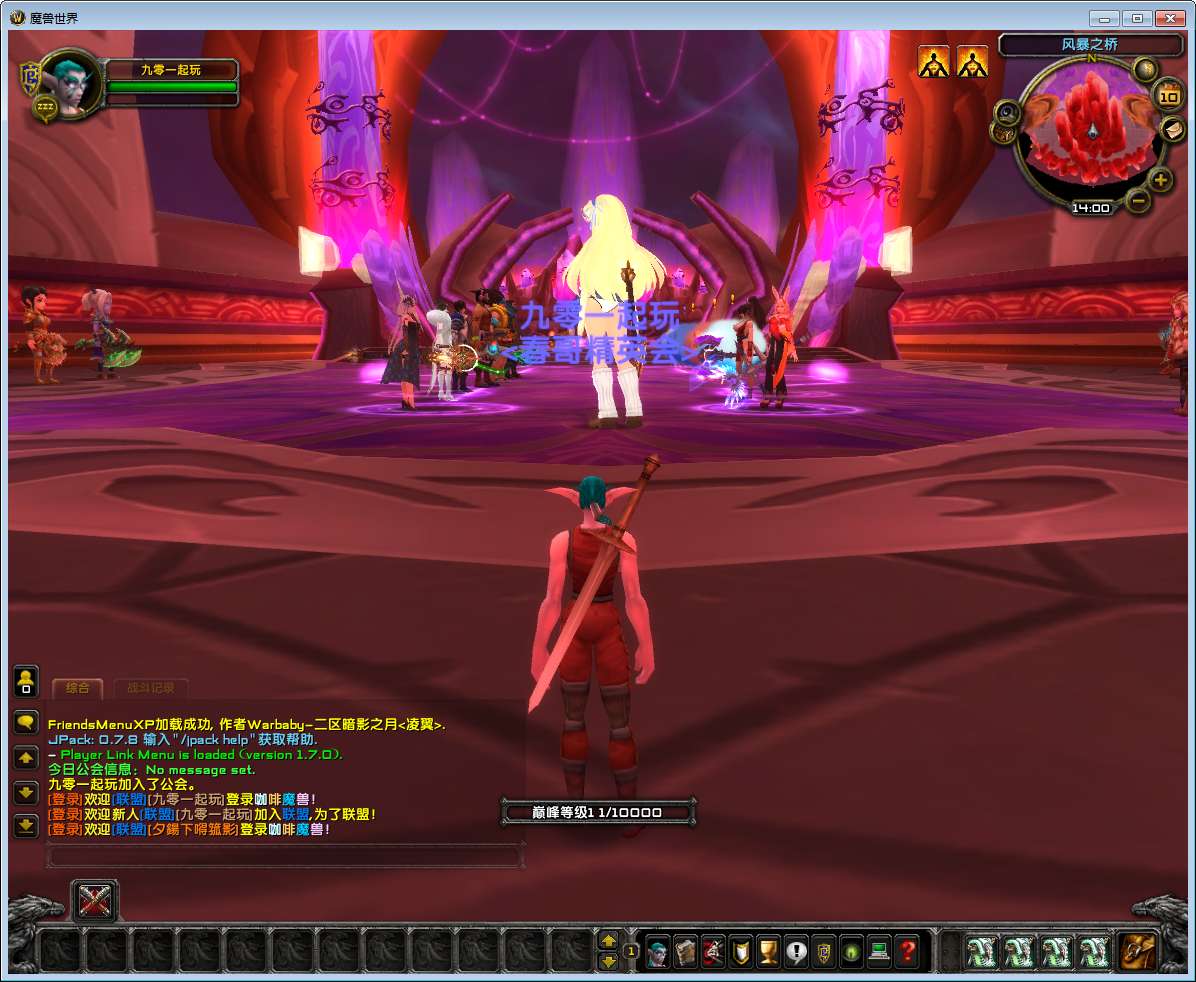The height and width of the screenshot is (982, 1196).
Task: Open the spellbook micro button
Action: click(x=685, y=950)
